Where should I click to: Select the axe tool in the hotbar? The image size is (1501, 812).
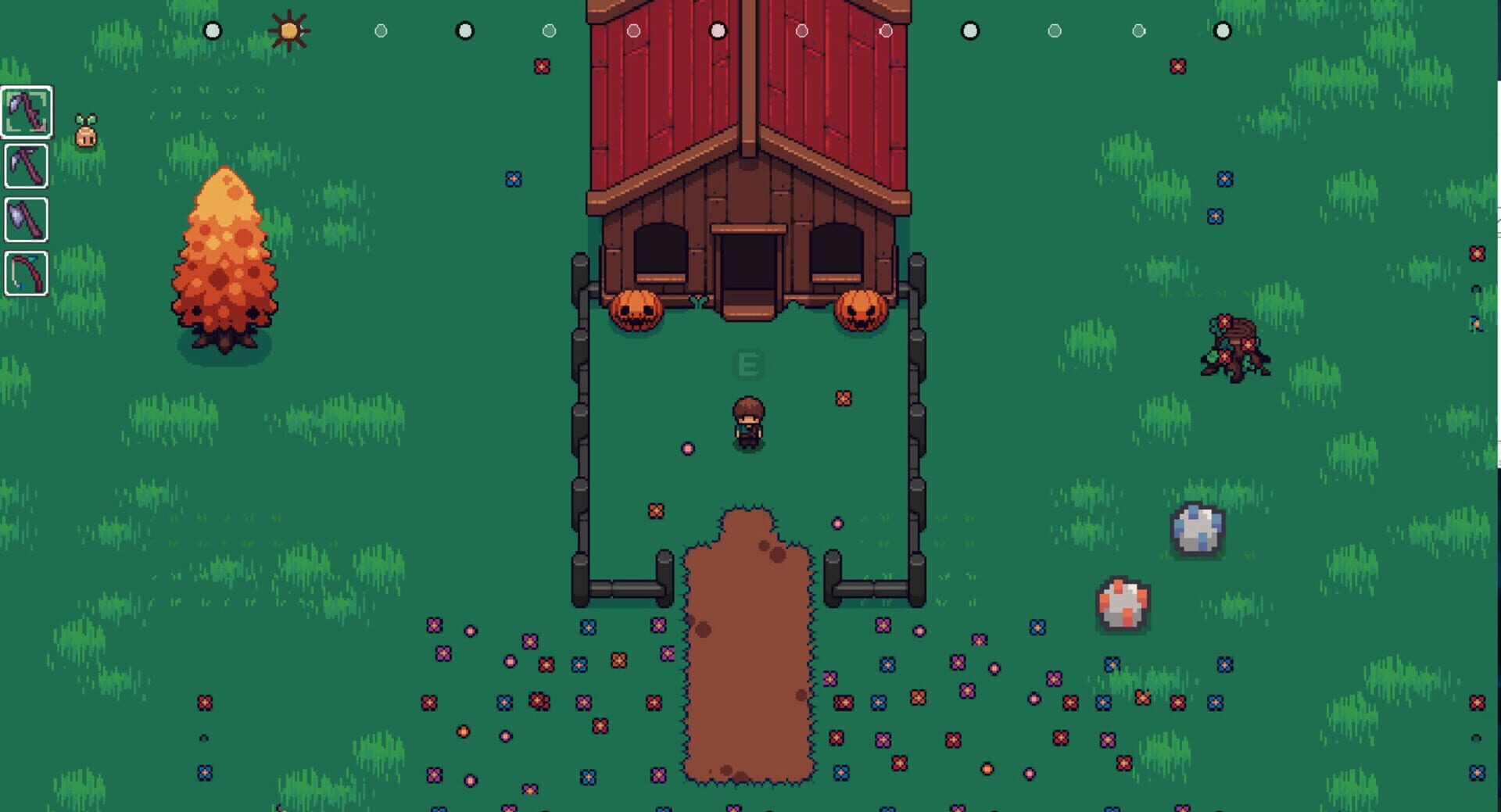point(26,220)
